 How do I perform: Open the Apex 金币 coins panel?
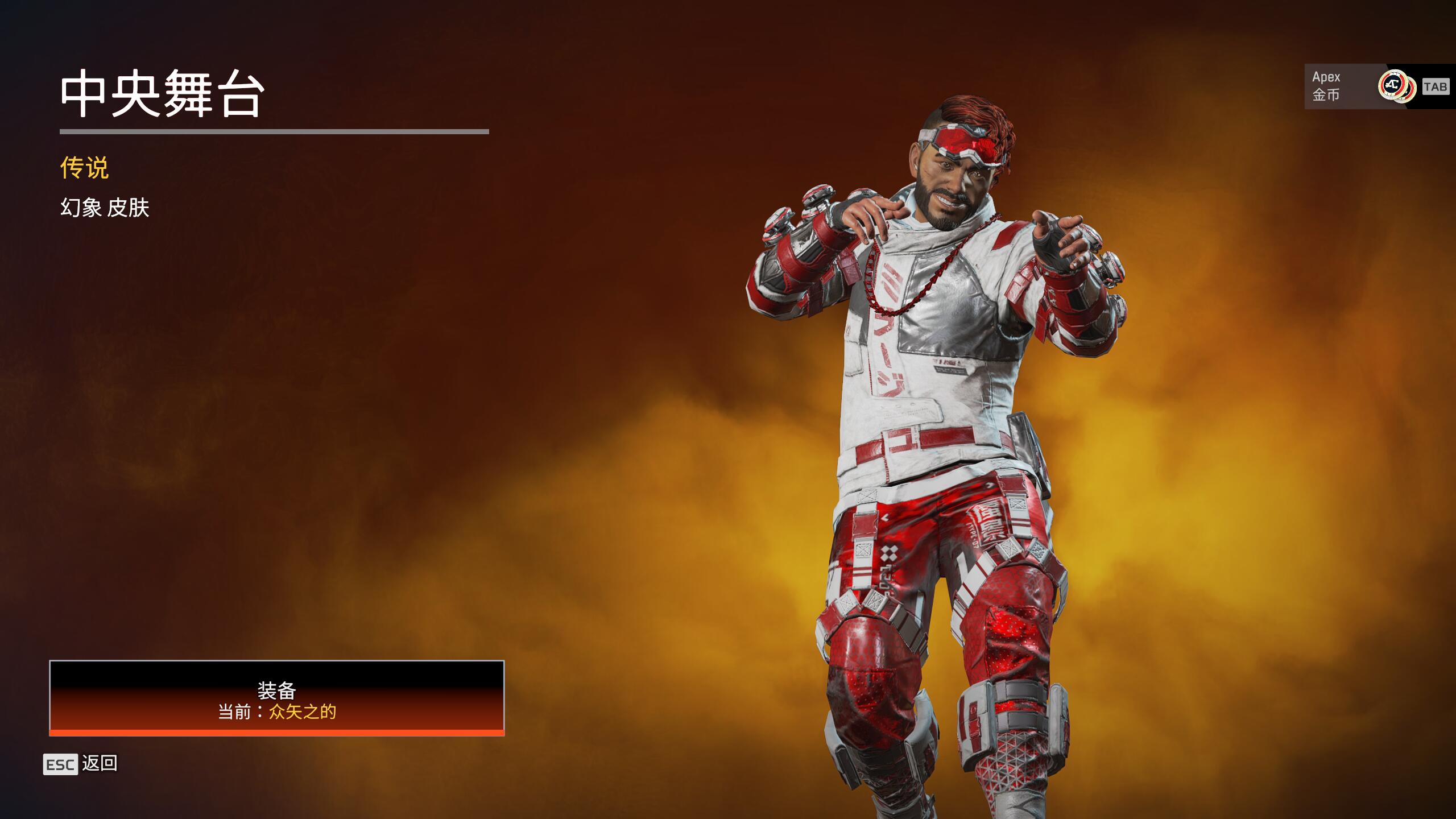(x=1376, y=86)
